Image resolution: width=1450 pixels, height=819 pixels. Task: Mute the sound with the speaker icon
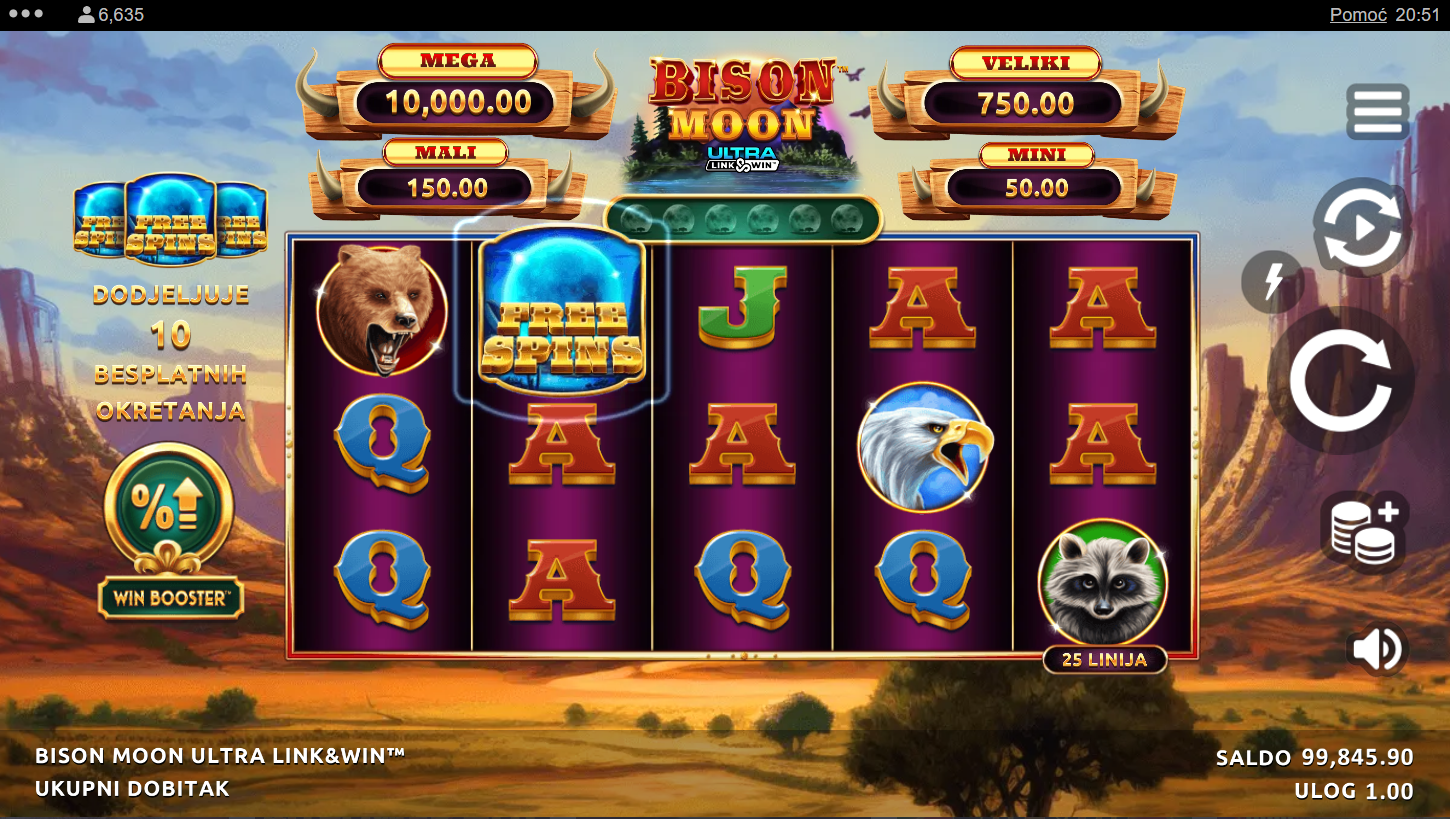(1378, 650)
